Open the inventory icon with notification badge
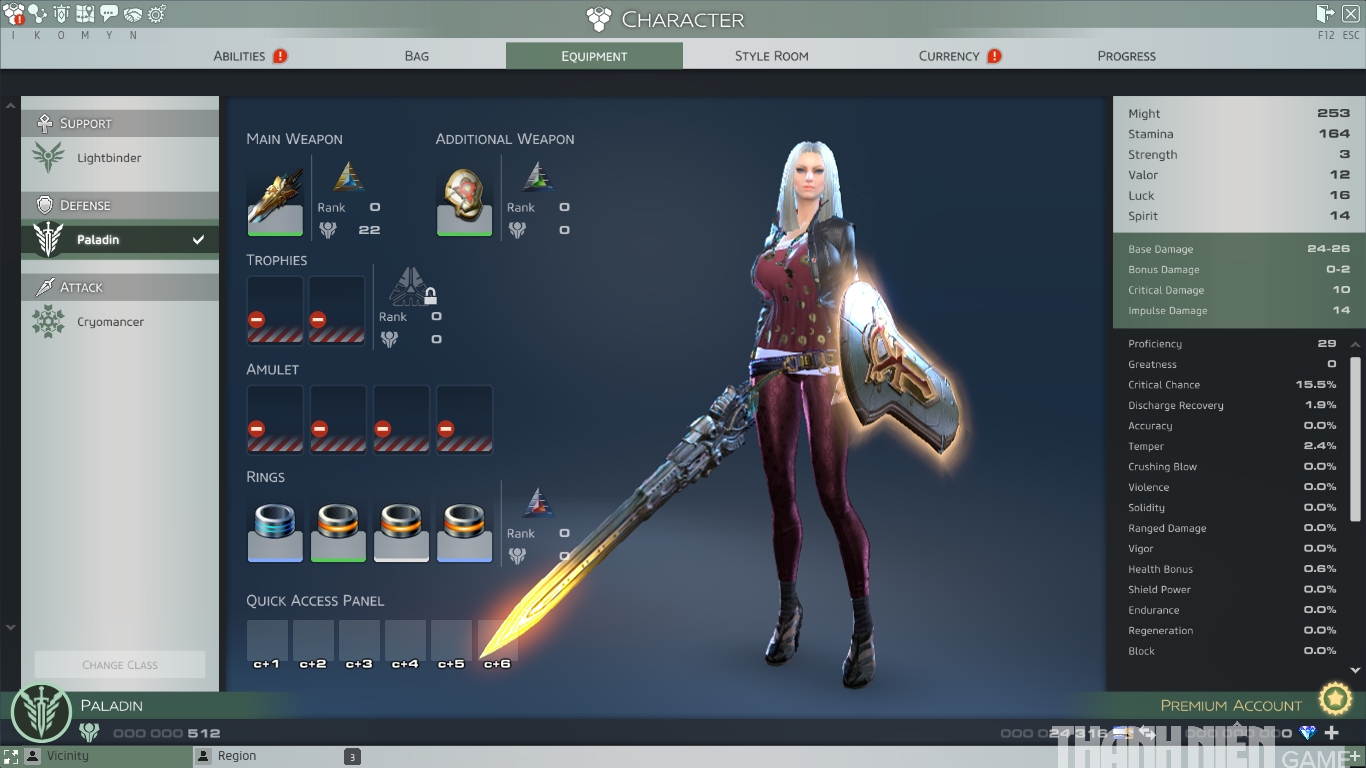 click(x=13, y=13)
